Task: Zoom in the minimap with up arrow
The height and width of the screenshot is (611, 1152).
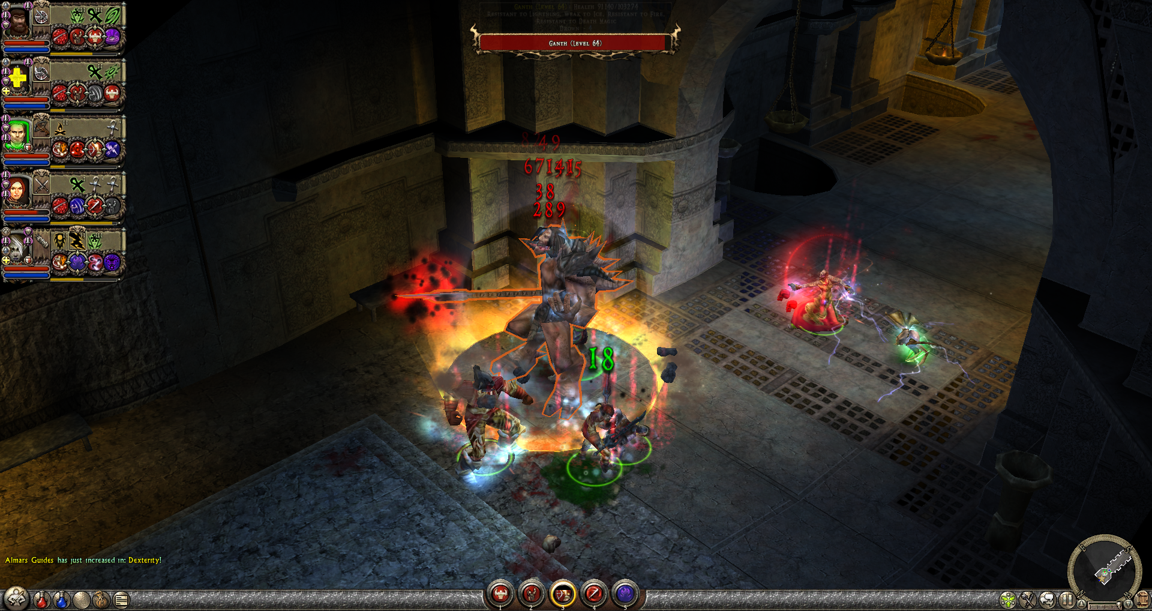Action: coord(1082,603)
